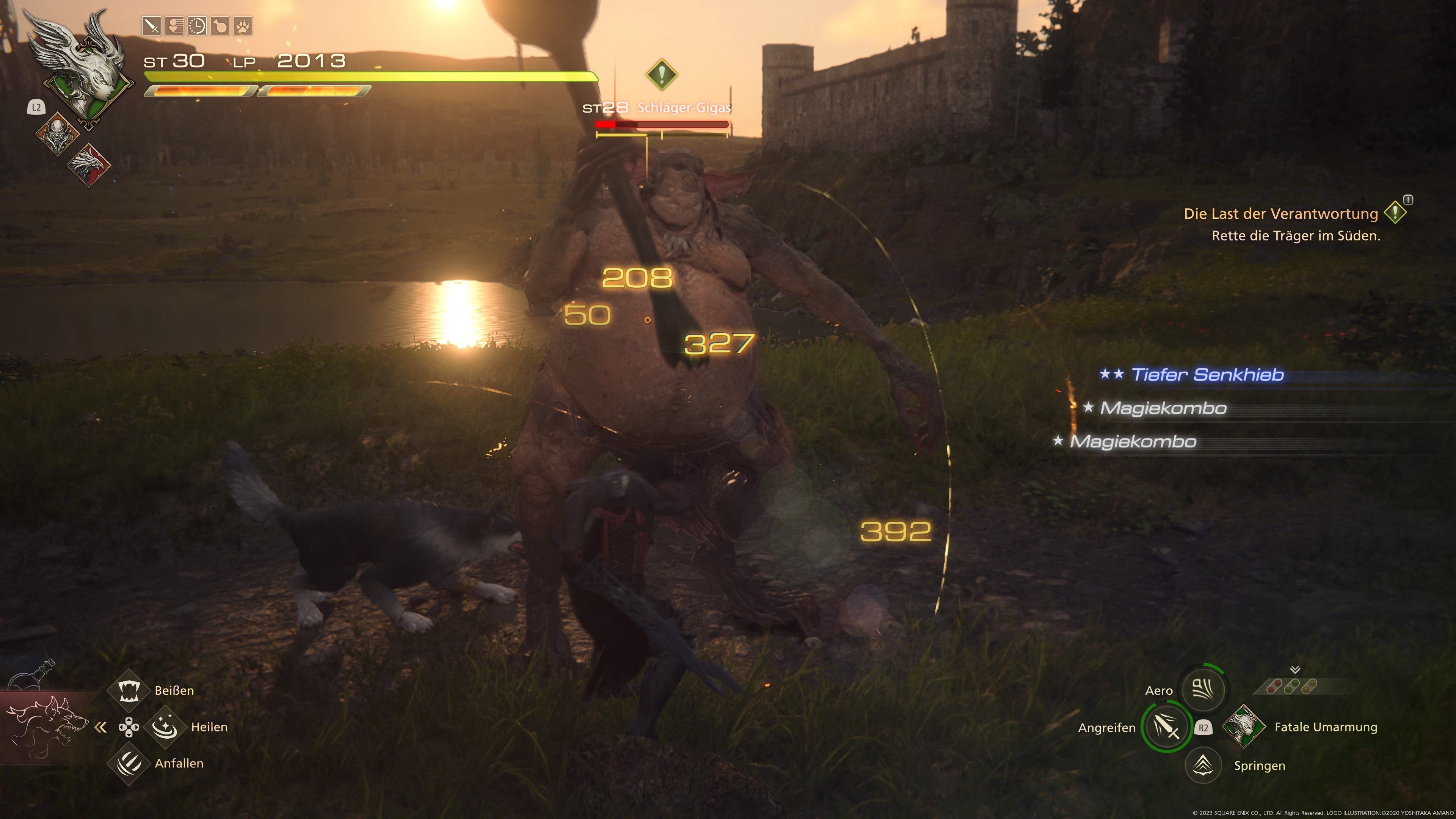Trigger Torgal's Anfallen command

tap(129, 763)
